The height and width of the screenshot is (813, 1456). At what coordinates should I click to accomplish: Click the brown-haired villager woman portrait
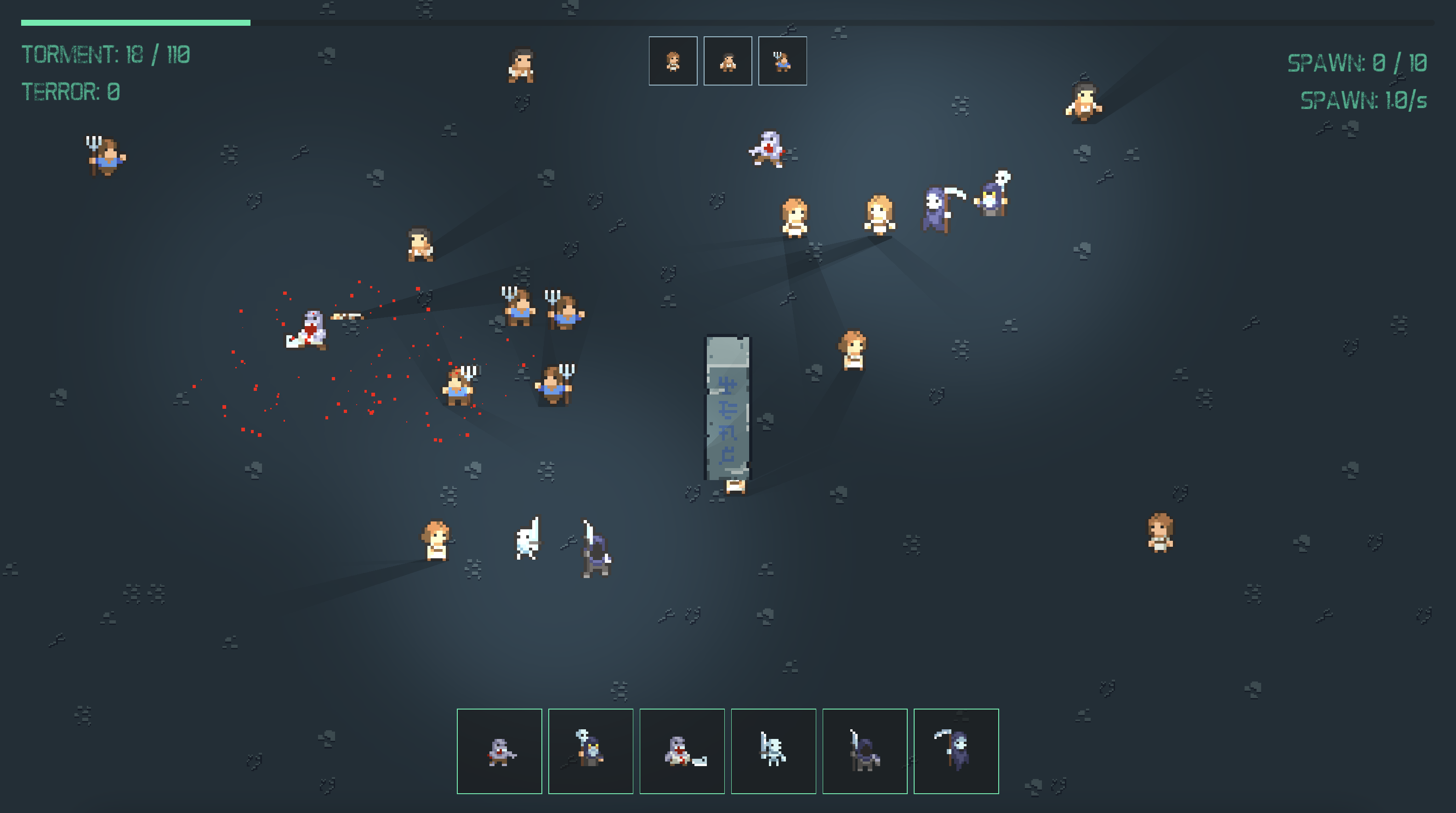(x=672, y=61)
